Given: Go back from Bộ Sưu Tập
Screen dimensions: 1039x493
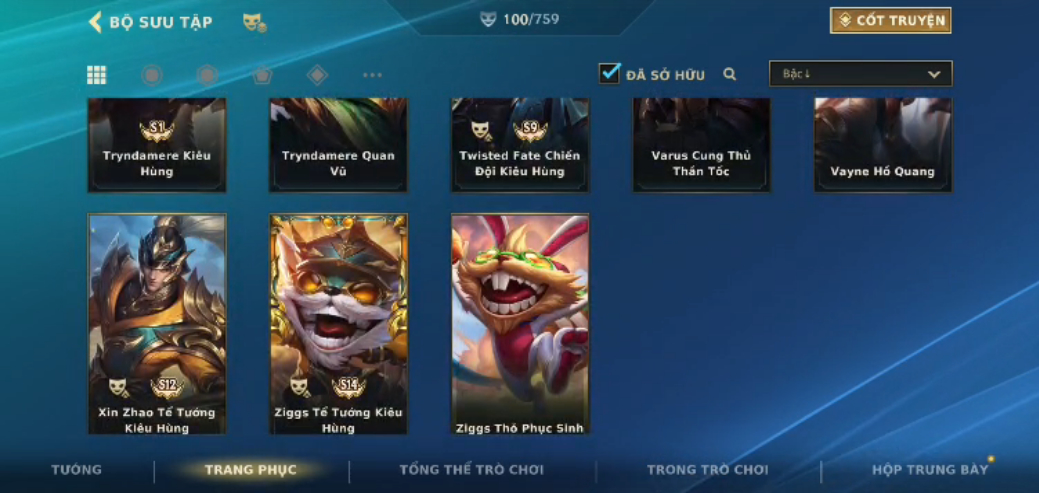Looking at the screenshot, I should click(x=96, y=22).
